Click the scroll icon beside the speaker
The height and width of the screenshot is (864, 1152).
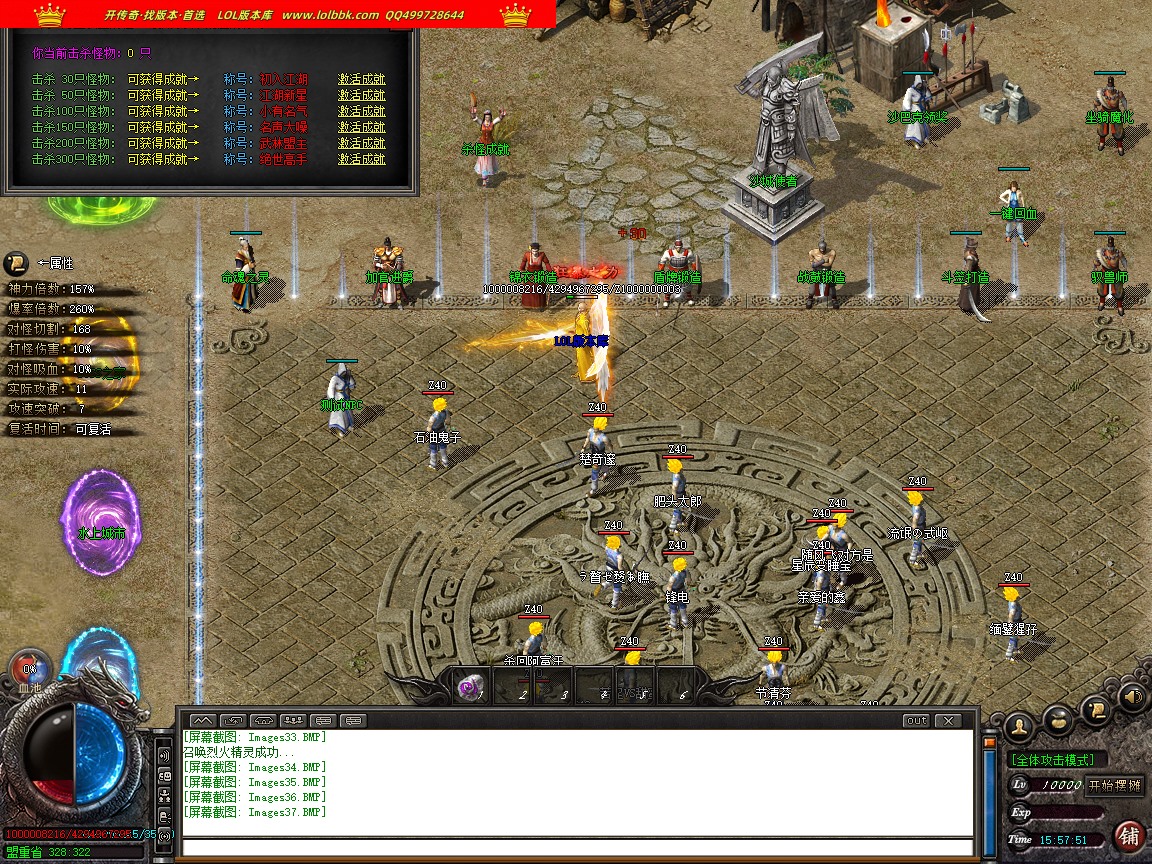[1097, 710]
